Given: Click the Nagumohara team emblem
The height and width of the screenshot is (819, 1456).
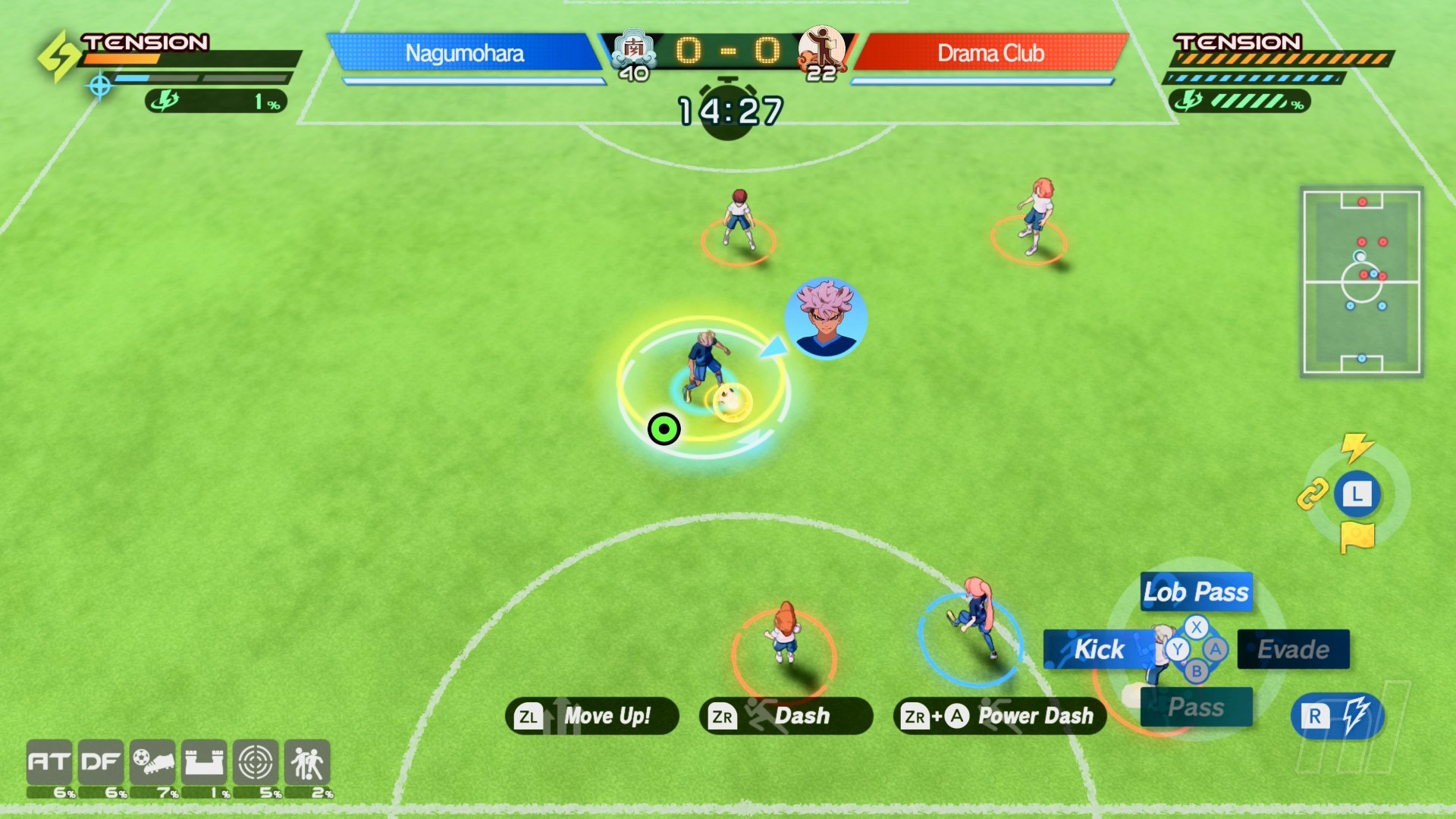Looking at the screenshot, I should (x=633, y=49).
